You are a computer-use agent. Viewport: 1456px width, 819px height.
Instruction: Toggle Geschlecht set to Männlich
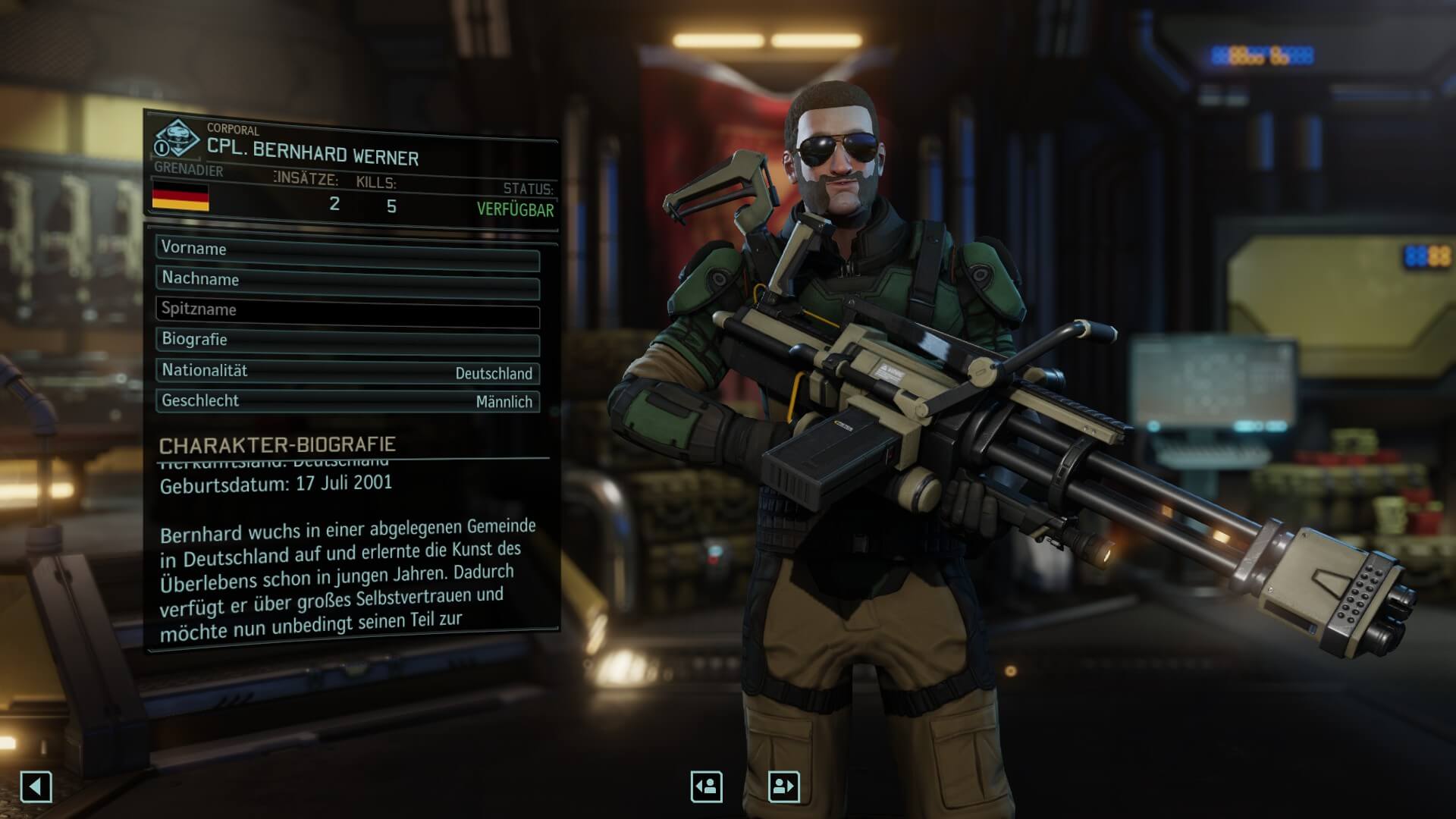(347, 401)
